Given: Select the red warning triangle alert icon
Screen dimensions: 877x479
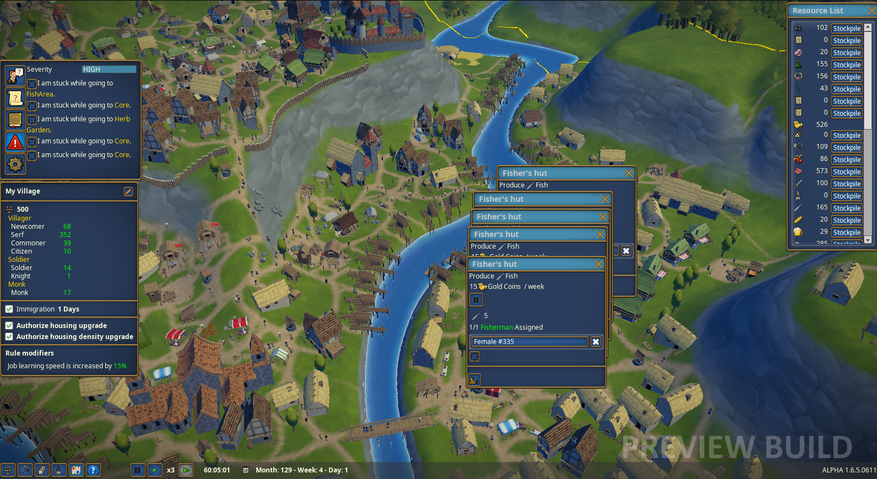Looking at the screenshot, I should (15, 142).
